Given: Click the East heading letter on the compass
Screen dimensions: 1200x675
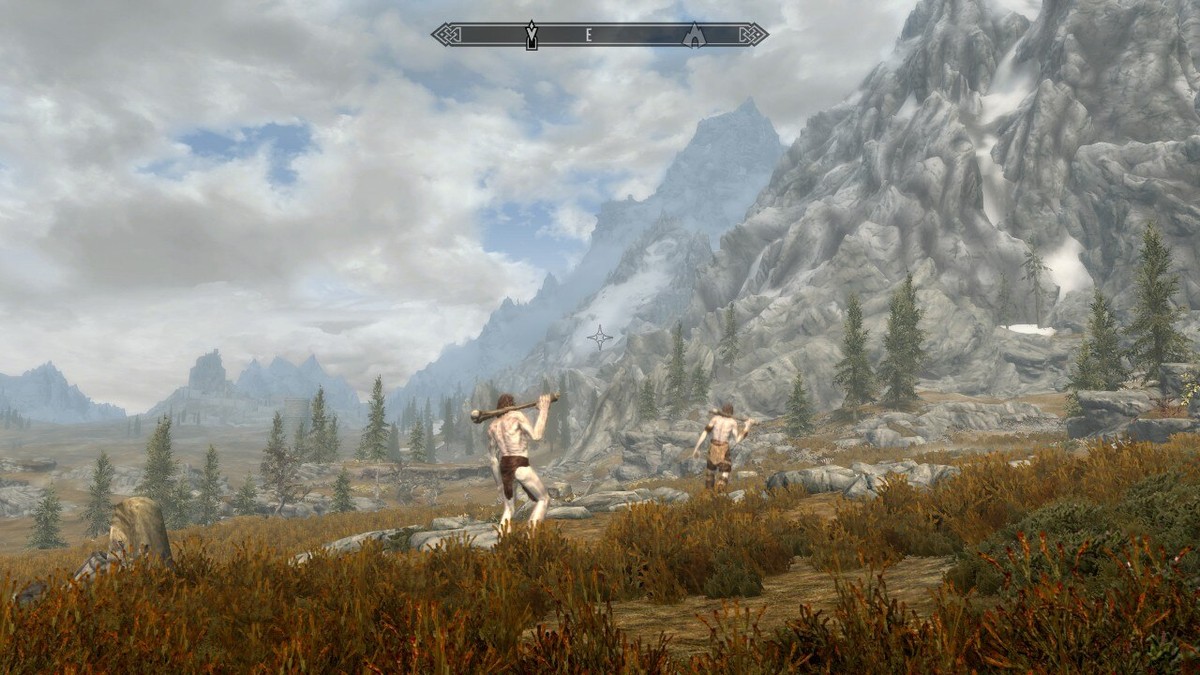Looking at the screenshot, I should pos(589,35).
